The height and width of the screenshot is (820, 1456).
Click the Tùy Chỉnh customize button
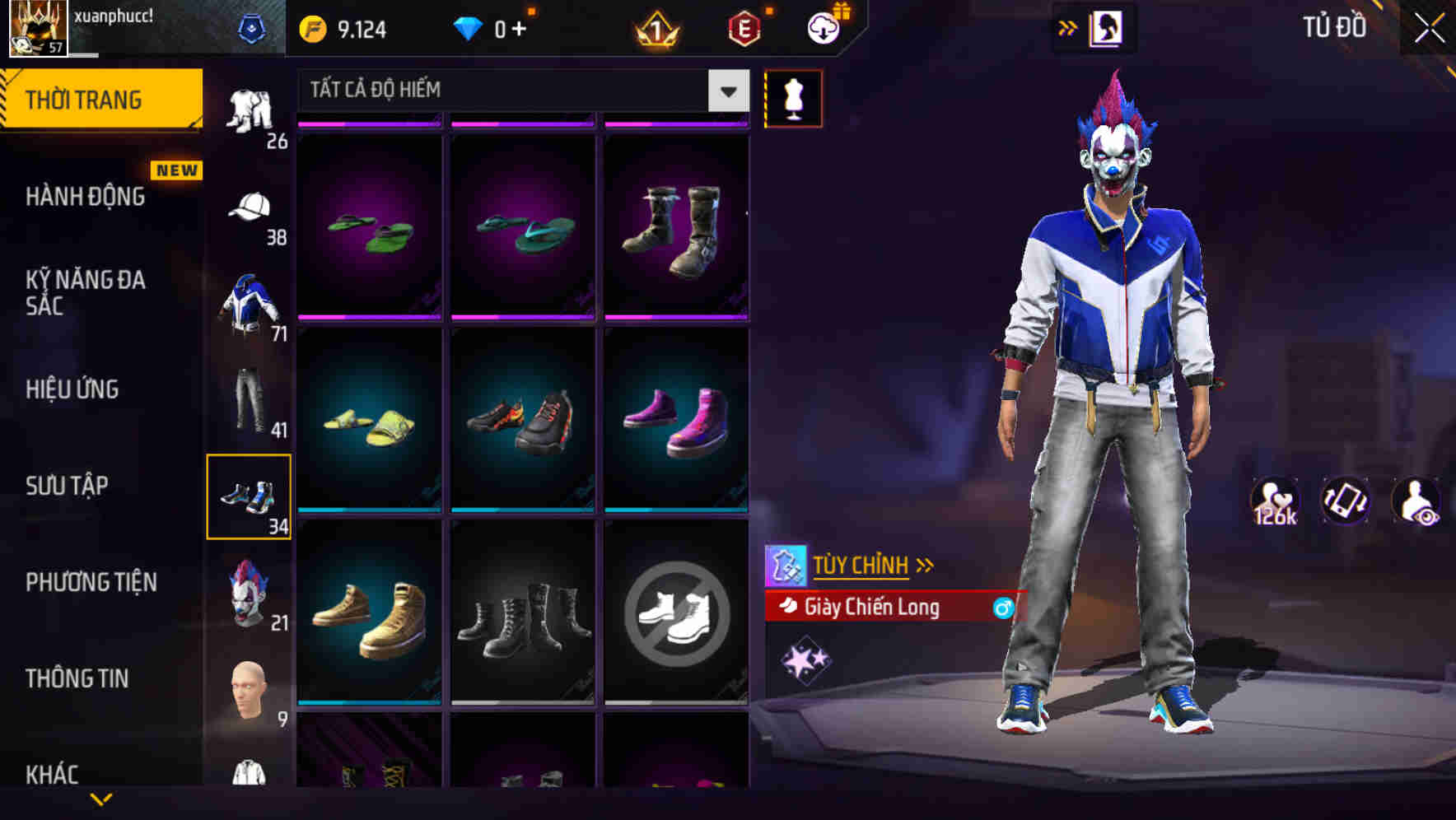click(862, 565)
